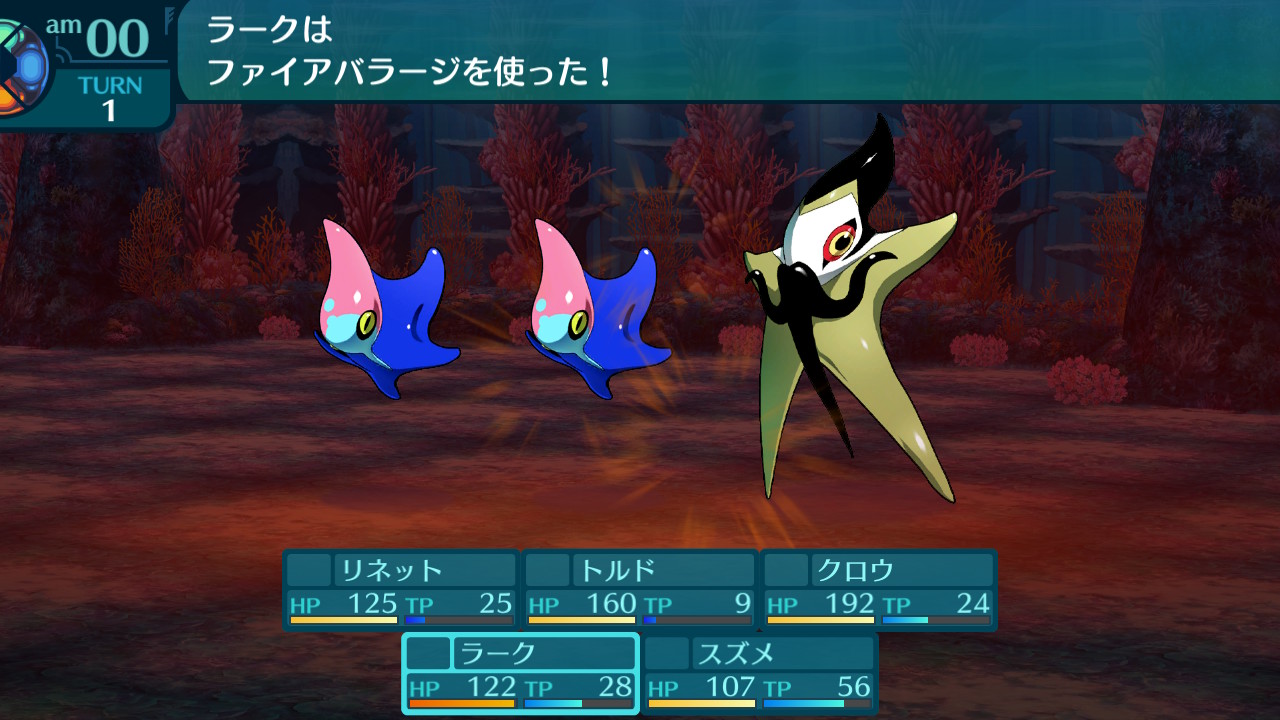Choose トルド party status panel
This screenshot has height=720, width=1280.
(640, 589)
